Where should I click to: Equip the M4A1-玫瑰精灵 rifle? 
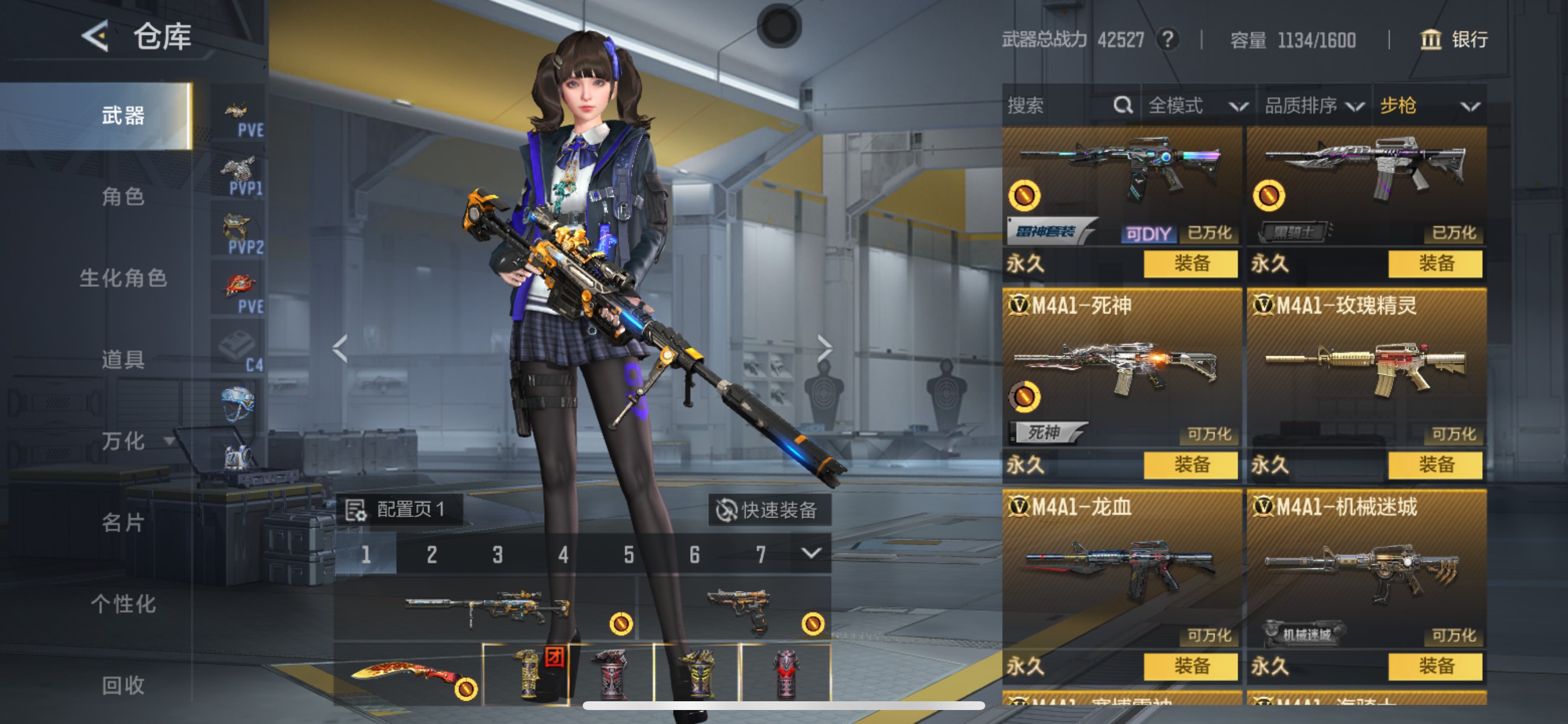click(x=1436, y=465)
